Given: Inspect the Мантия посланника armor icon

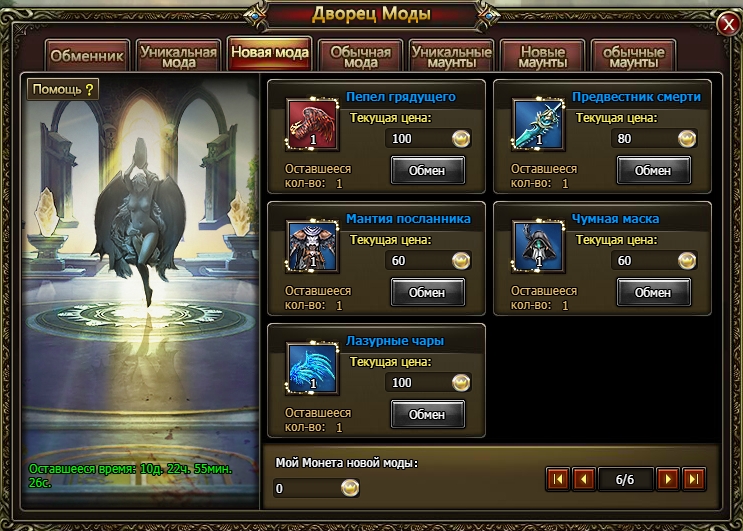Looking at the screenshot, I should pyautogui.click(x=312, y=247).
